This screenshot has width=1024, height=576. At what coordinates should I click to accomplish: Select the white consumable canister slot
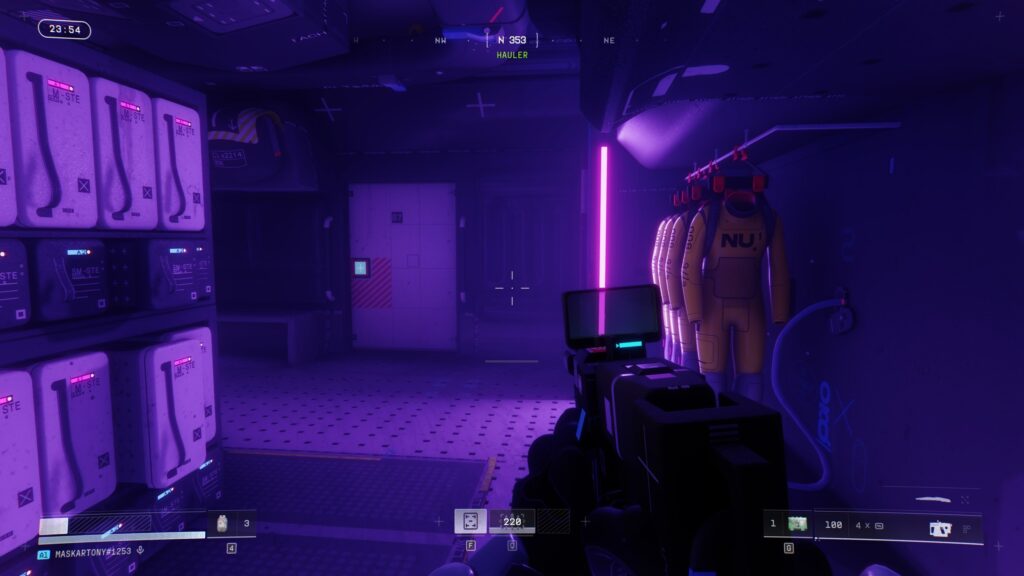tap(223, 523)
